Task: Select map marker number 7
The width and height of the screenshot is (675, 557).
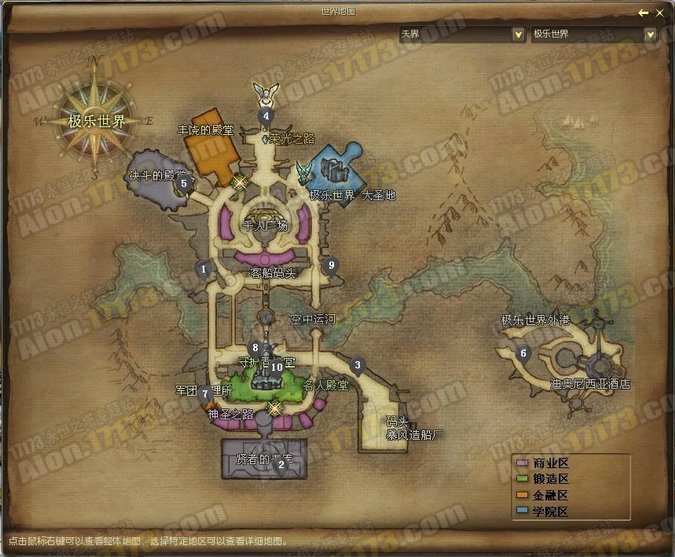Action: point(205,393)
